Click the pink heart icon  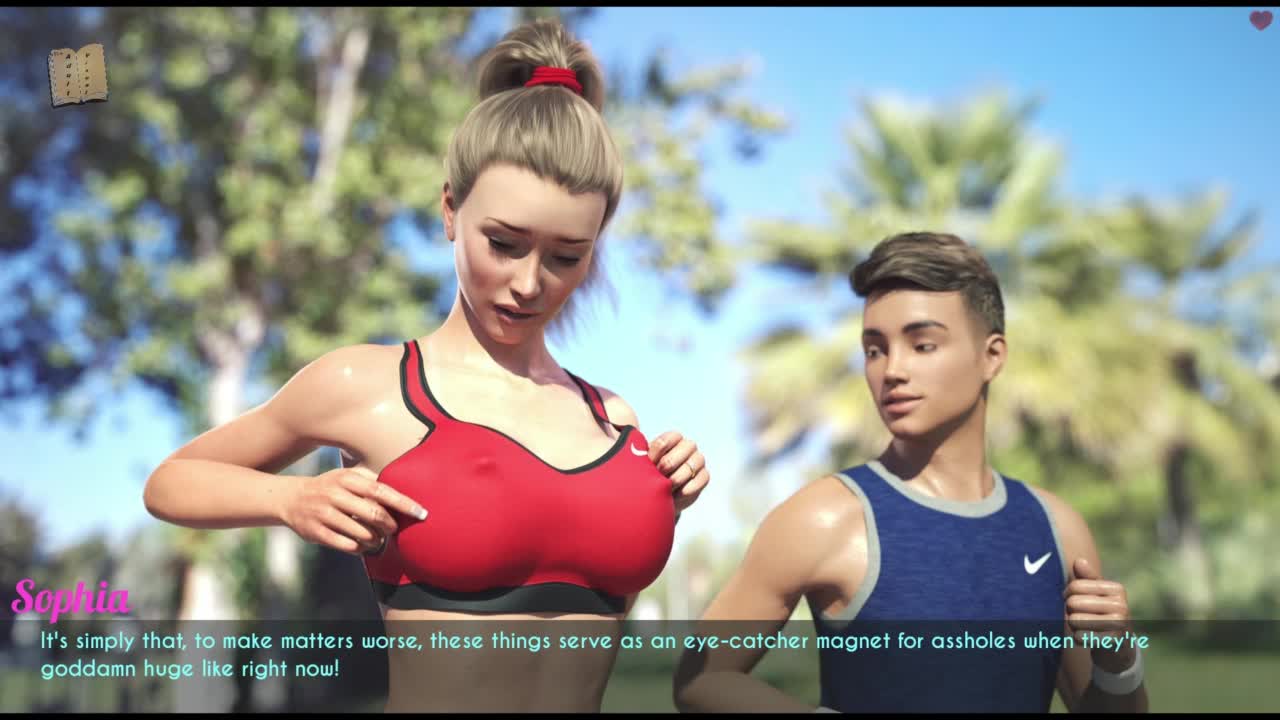pyautogui.click(x=1260, y=20)
